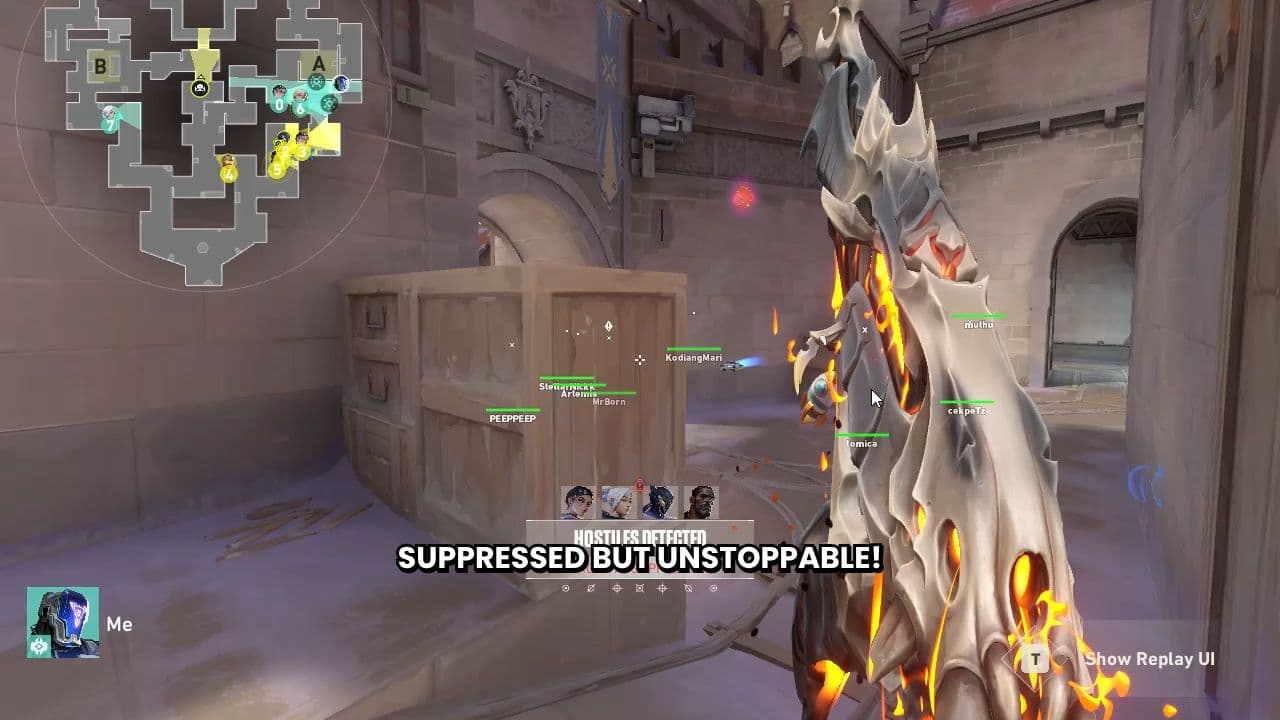Select site B label on the minimap
Image resolution: width=1280 pixels, height=720 pixels.
click(100, 66)
